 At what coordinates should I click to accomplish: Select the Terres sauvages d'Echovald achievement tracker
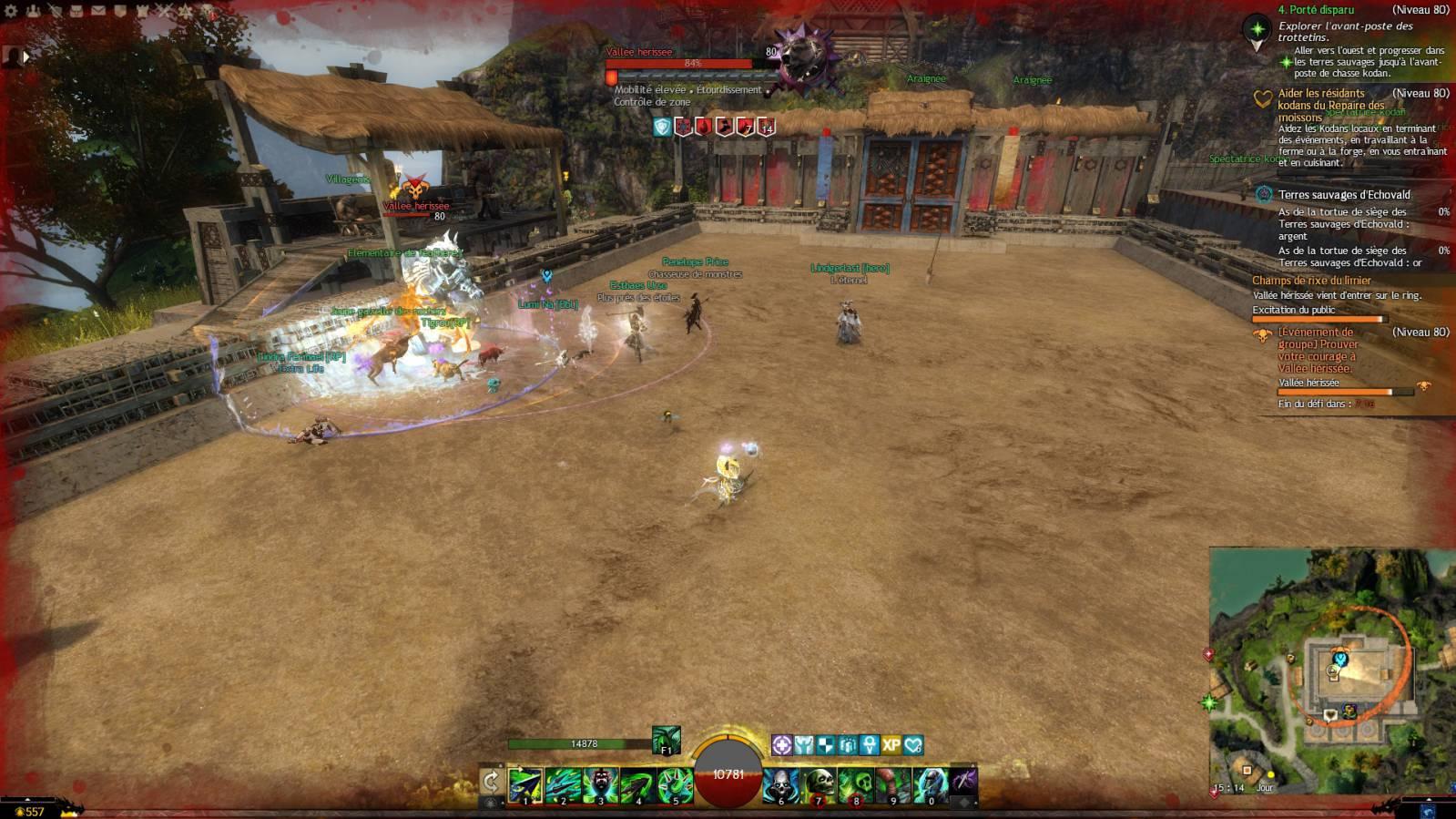pos(1344,194)
